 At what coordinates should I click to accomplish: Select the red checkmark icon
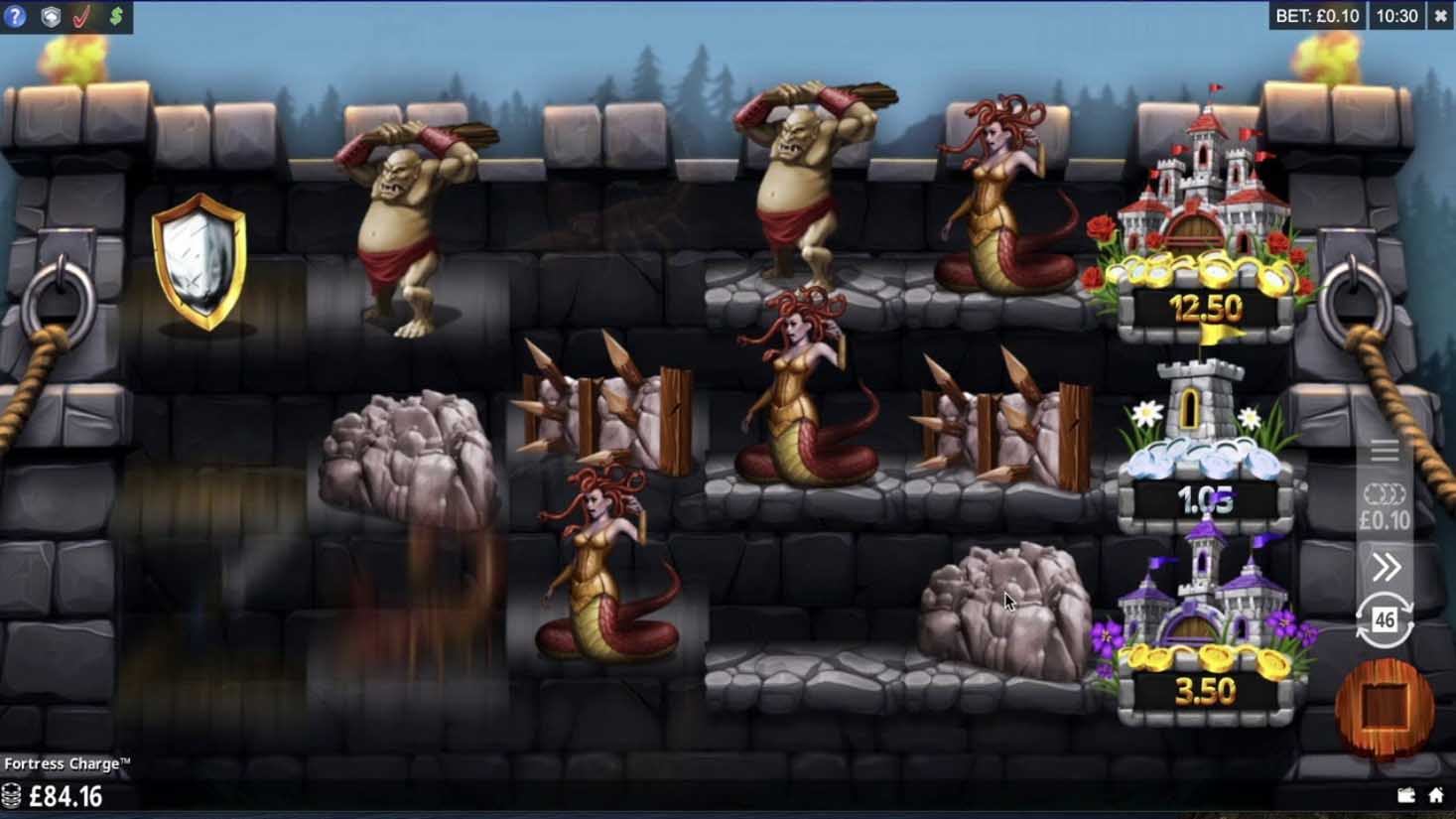click(x=82, y=17)
